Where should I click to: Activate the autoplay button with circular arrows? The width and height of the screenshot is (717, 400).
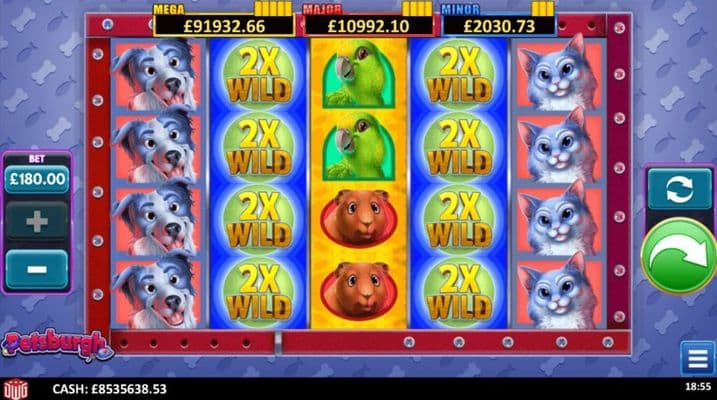pyautogui.click(x=679, y=188)
